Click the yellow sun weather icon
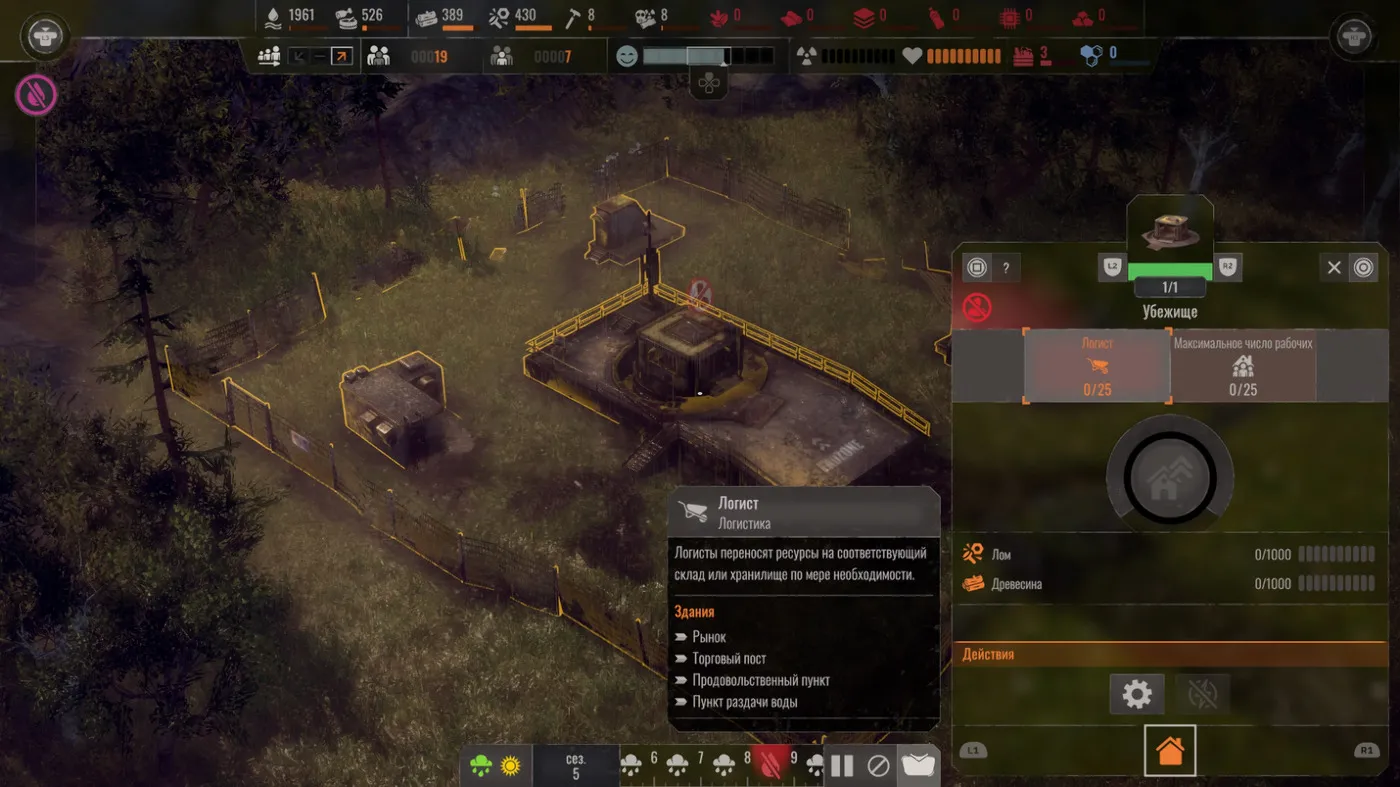The height and width of the screenshot is (787, 1400). point(510,766)
